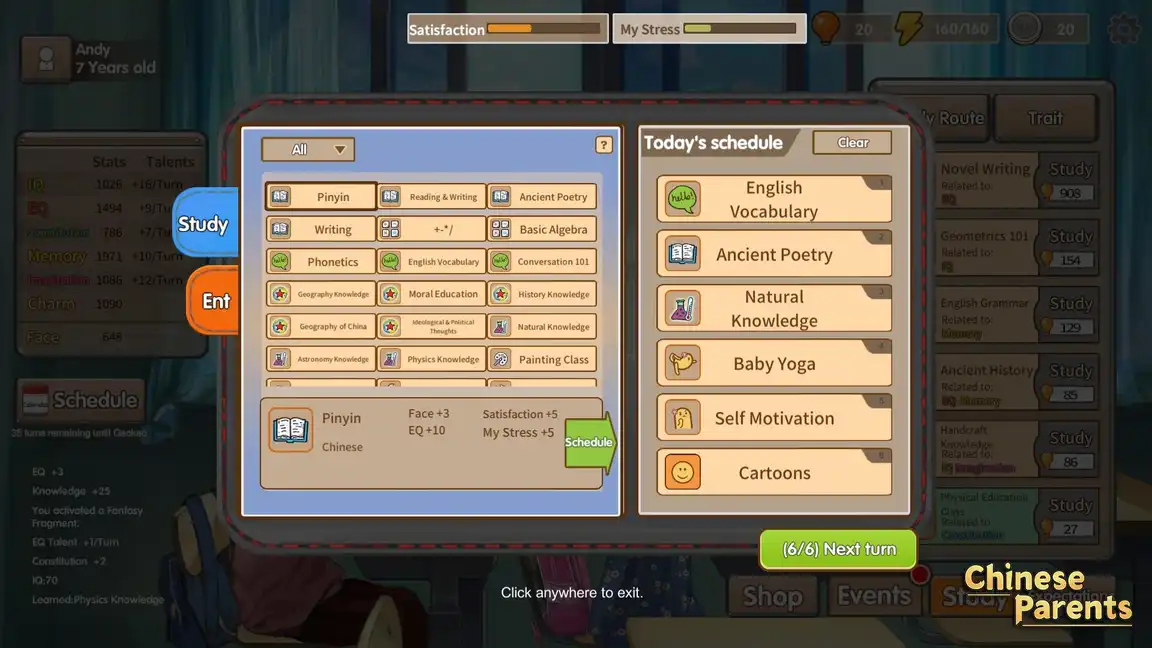Pick the Phonetics course tile

coord(321,262)
